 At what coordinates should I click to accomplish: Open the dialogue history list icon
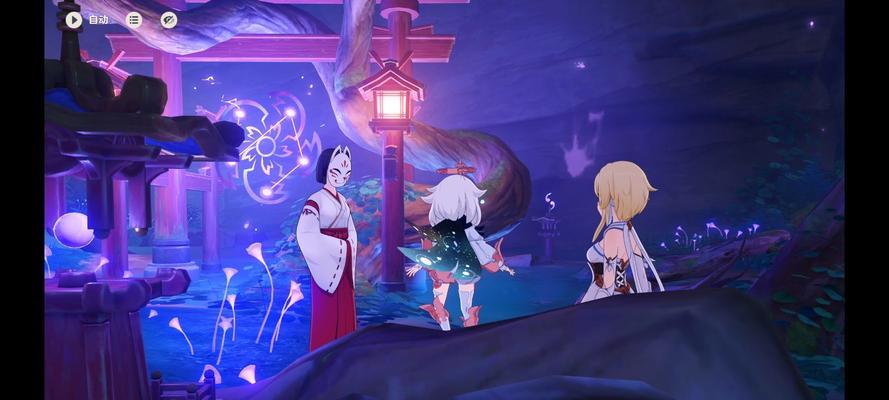(134, 19)
